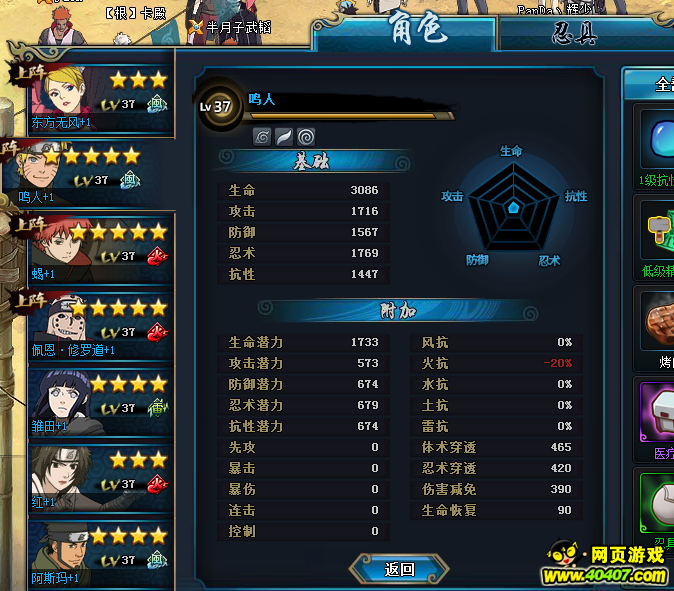
Task: Select the 角色 (Character) tab
Action: [419, 30]
